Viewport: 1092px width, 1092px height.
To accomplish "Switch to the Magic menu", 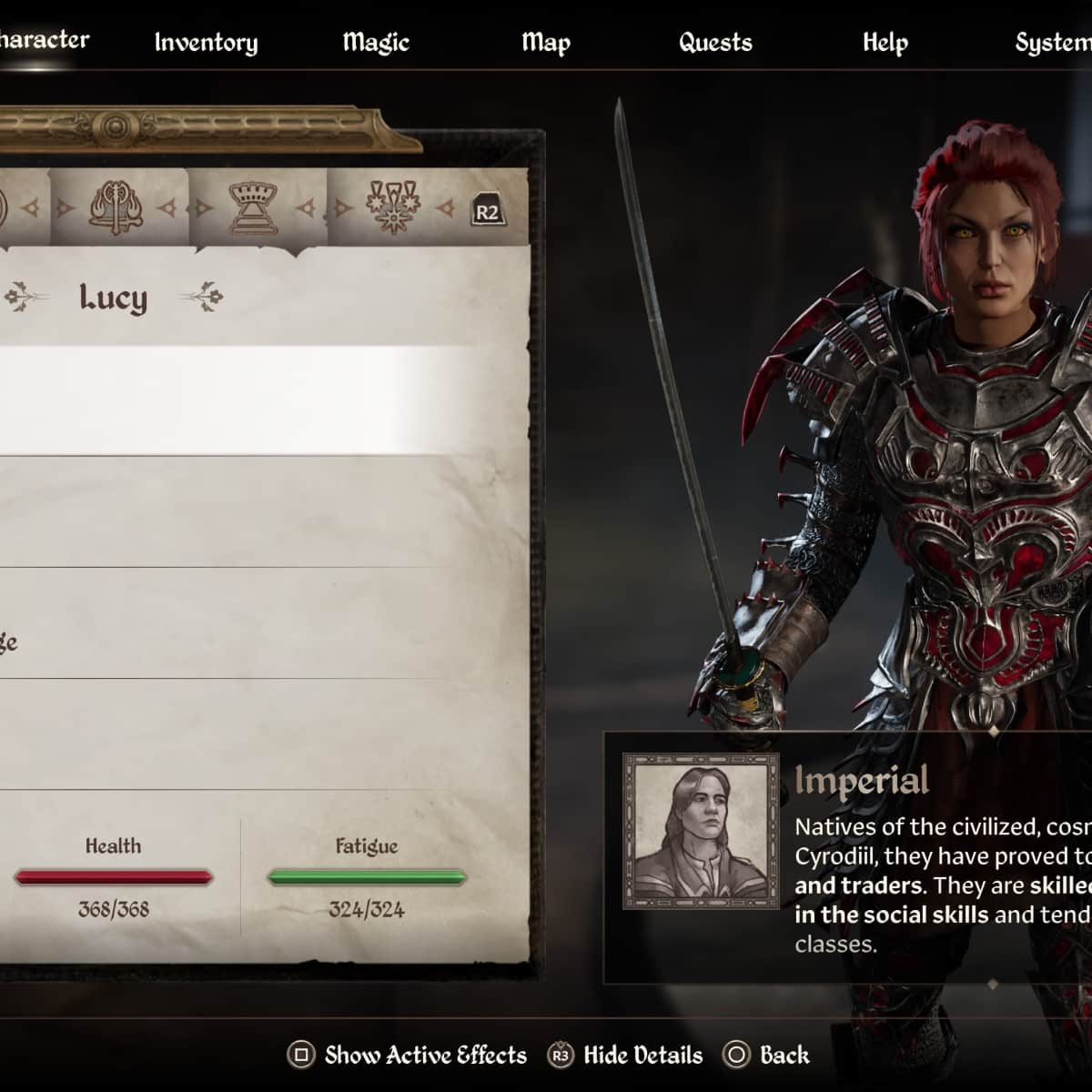I will click(376, 43).
